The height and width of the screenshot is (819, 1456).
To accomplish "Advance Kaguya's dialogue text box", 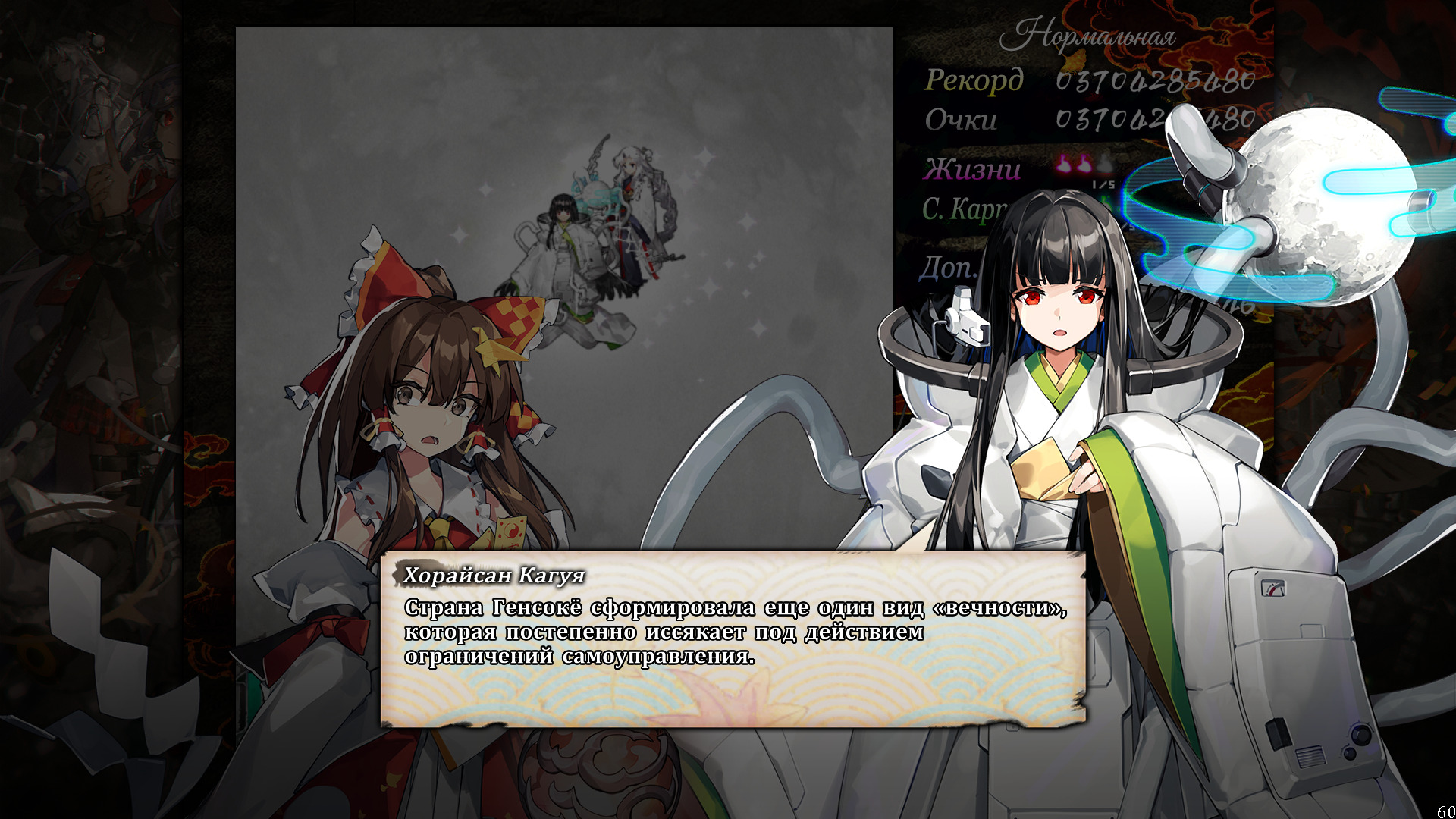I will click(733, 639).
